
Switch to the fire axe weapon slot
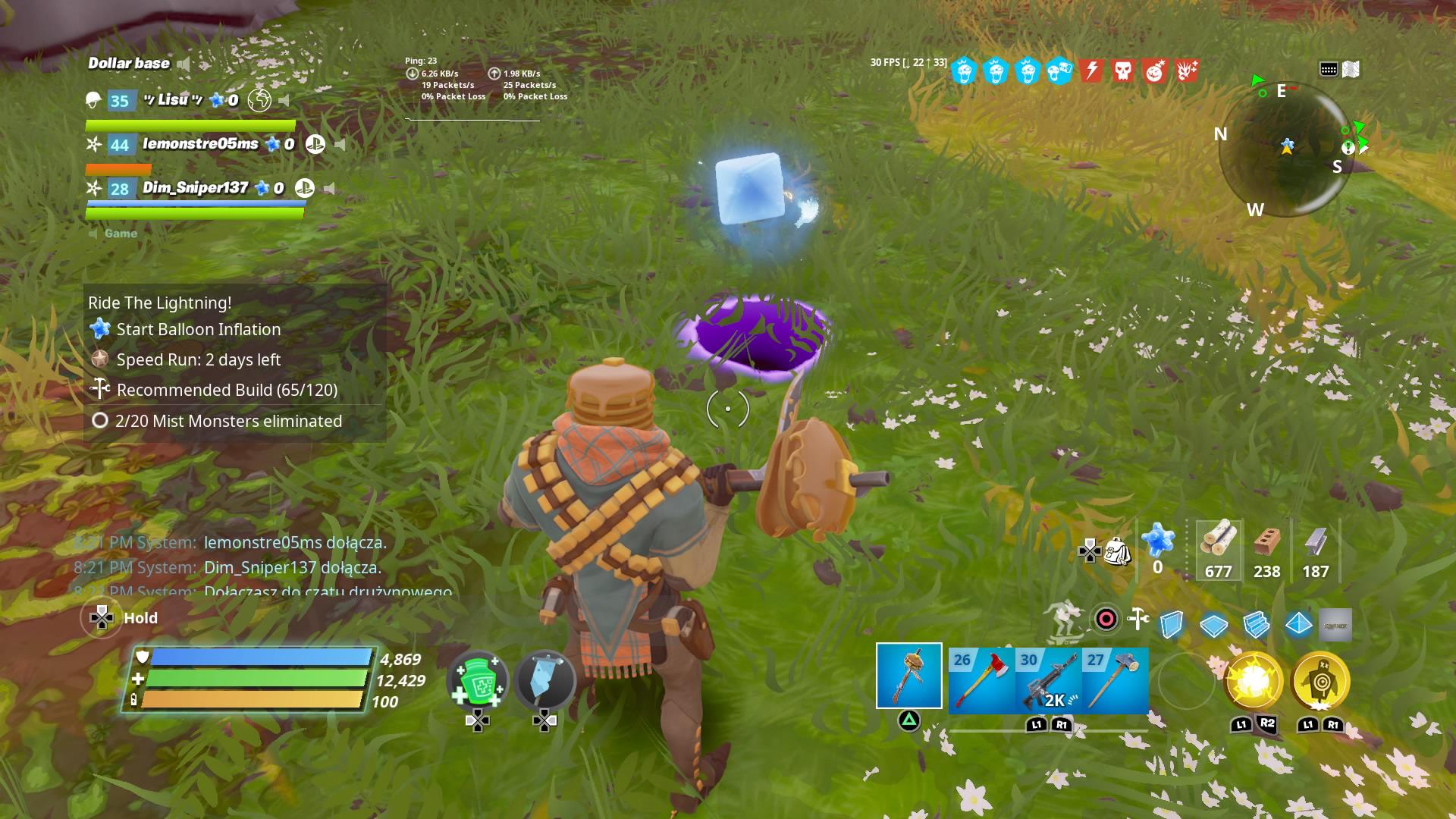(981, 681)
